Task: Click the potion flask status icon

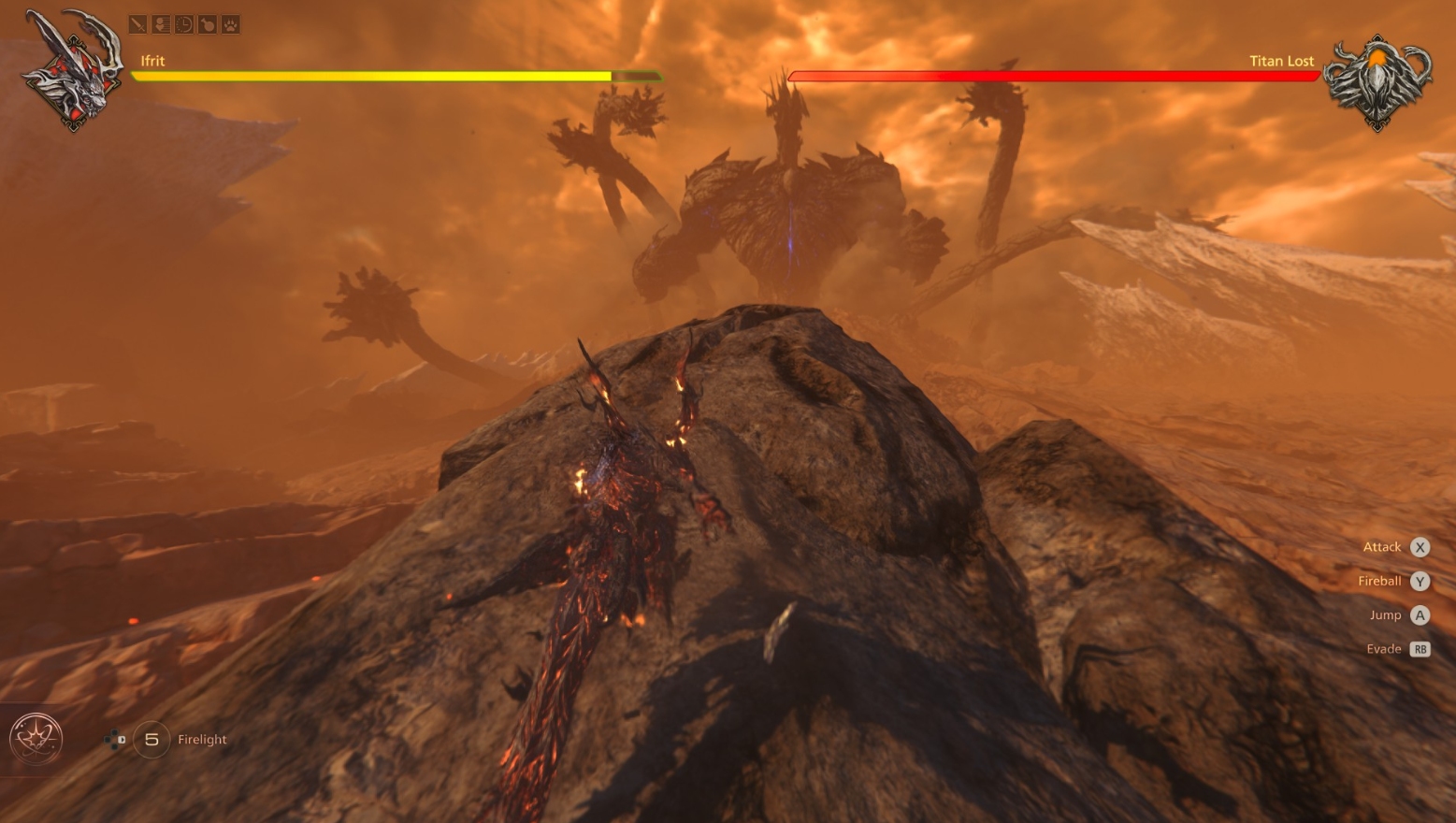Action: tap(207, 24)
